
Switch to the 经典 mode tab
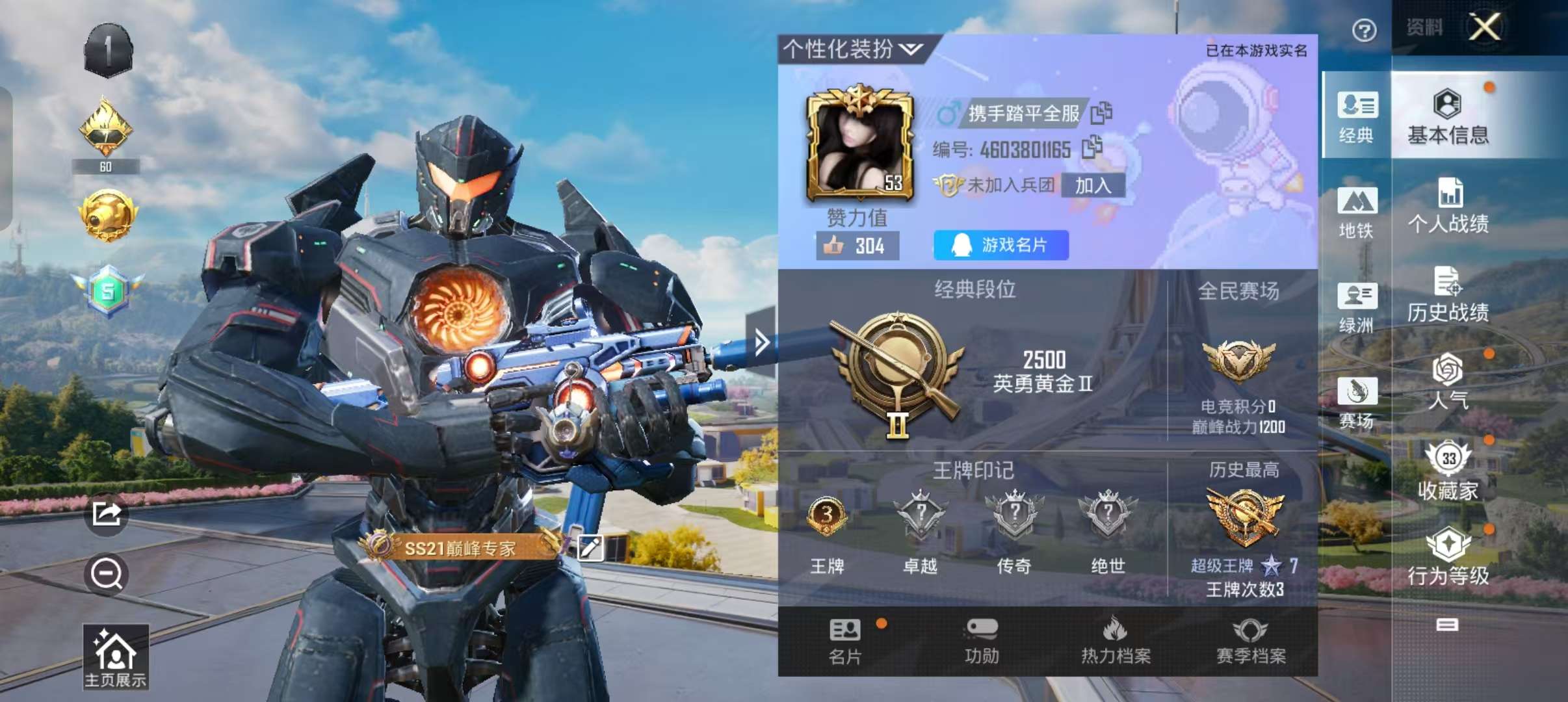tap(1357, 117)
